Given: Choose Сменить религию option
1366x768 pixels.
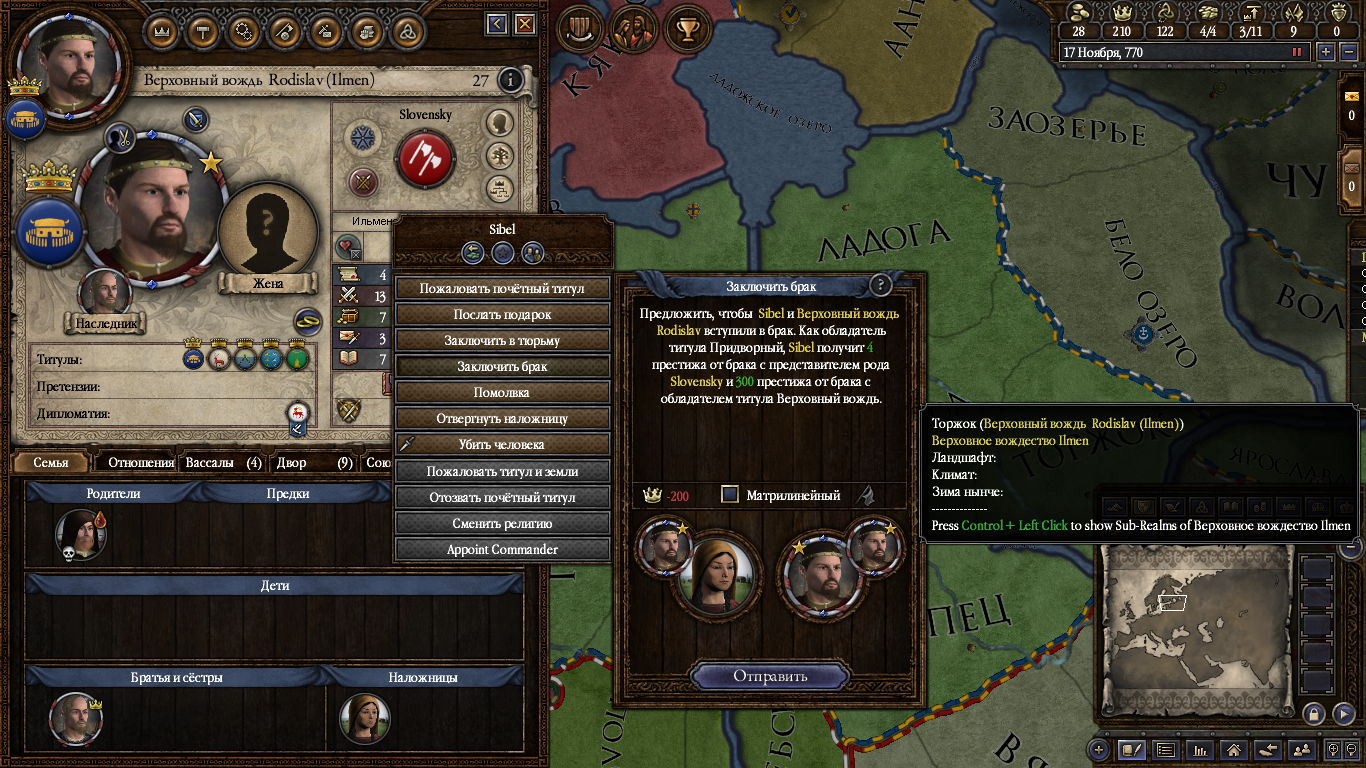Looking at the screenshot, I should click(502, 523).
